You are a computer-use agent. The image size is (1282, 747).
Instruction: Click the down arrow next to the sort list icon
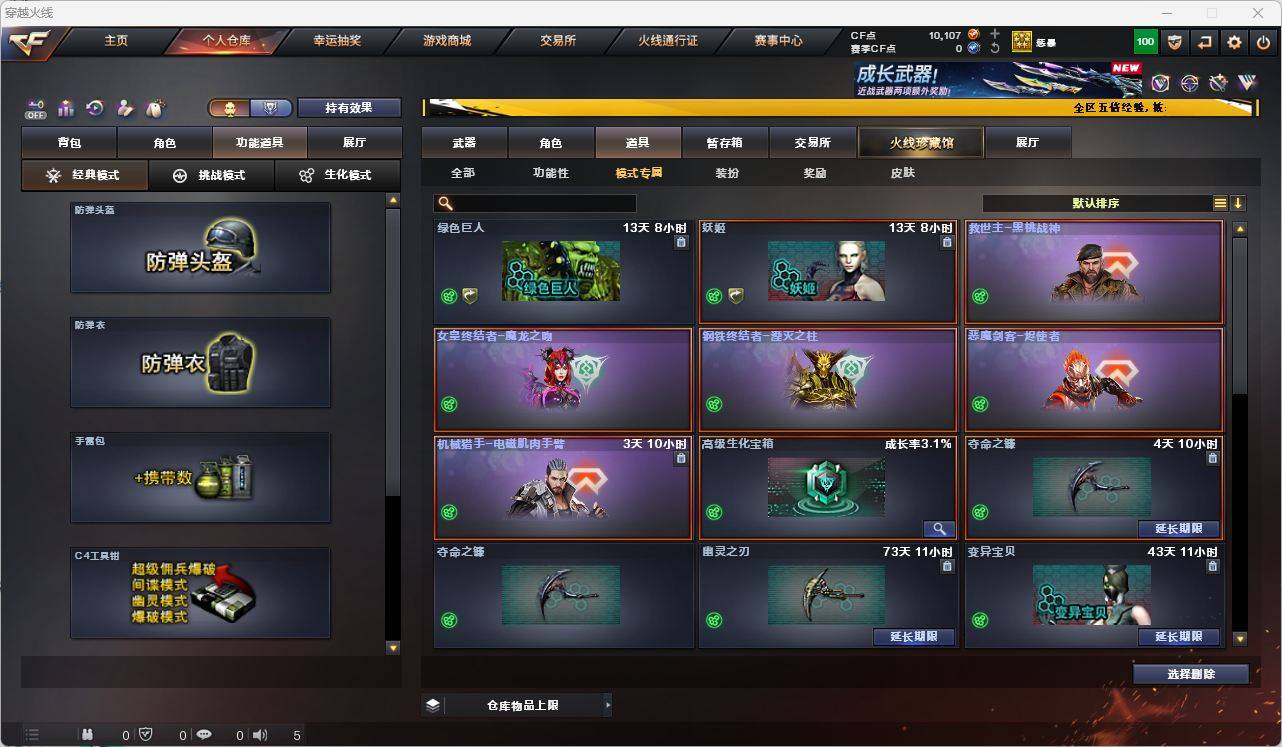pos(1239,203)
